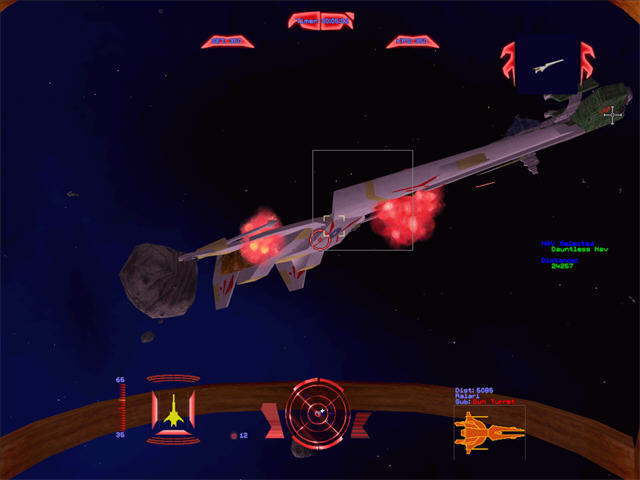Click the red targeting reticle on the capital ship
This screenshot has width=640, height=480.
tap(322, 238)
